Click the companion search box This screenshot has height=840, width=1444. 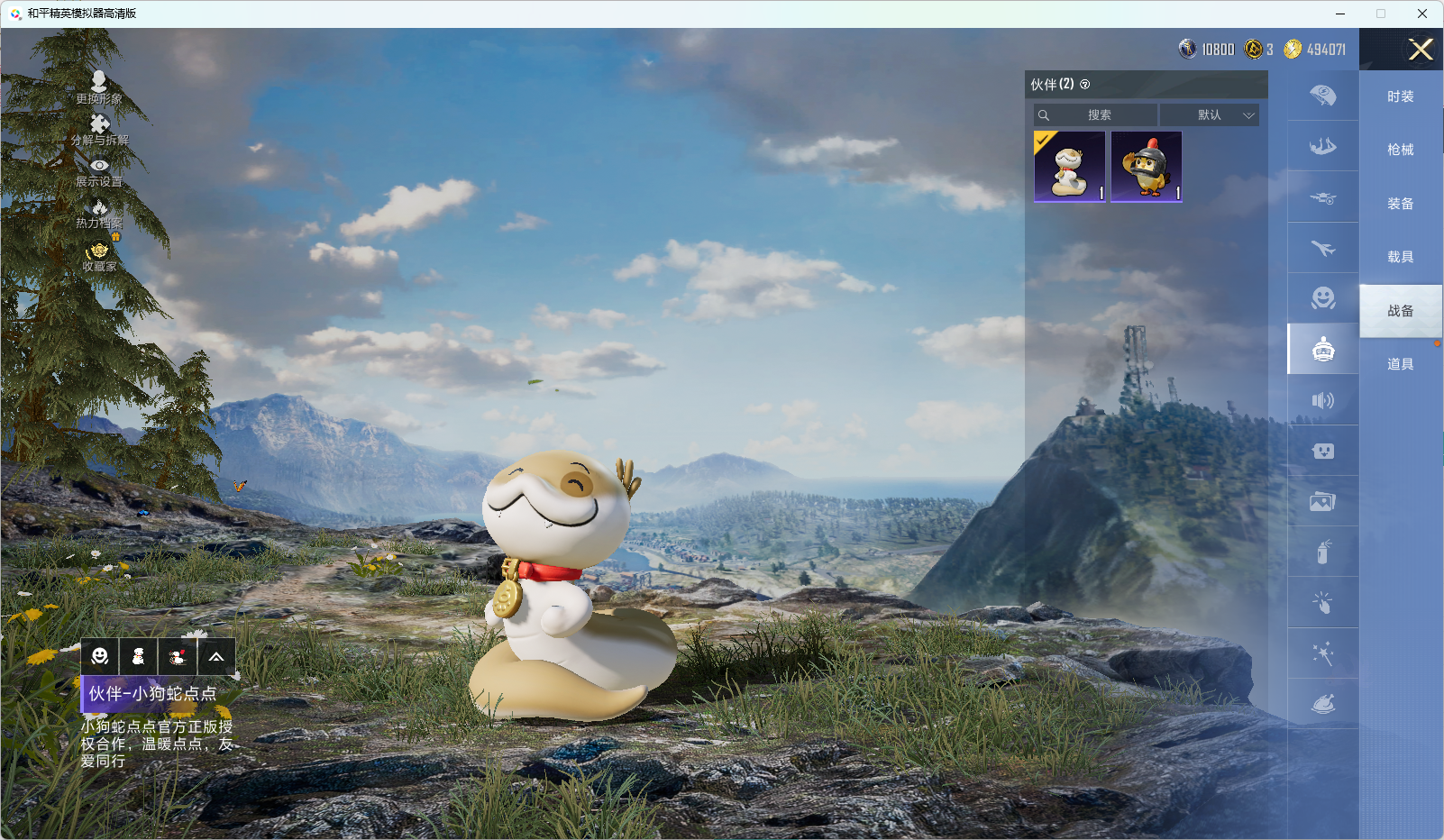(1096, 115)
